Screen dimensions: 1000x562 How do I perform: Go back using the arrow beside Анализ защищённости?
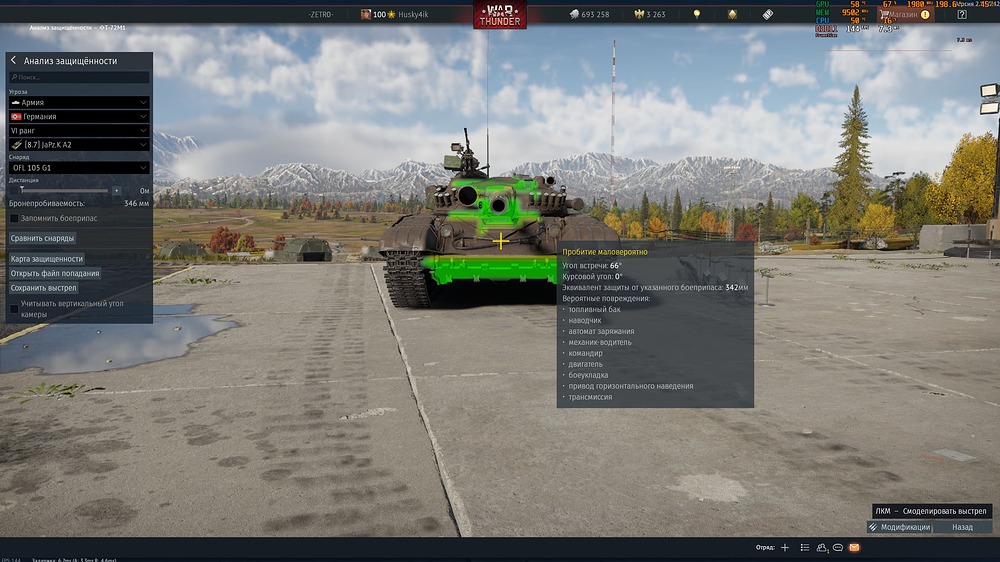13,61
